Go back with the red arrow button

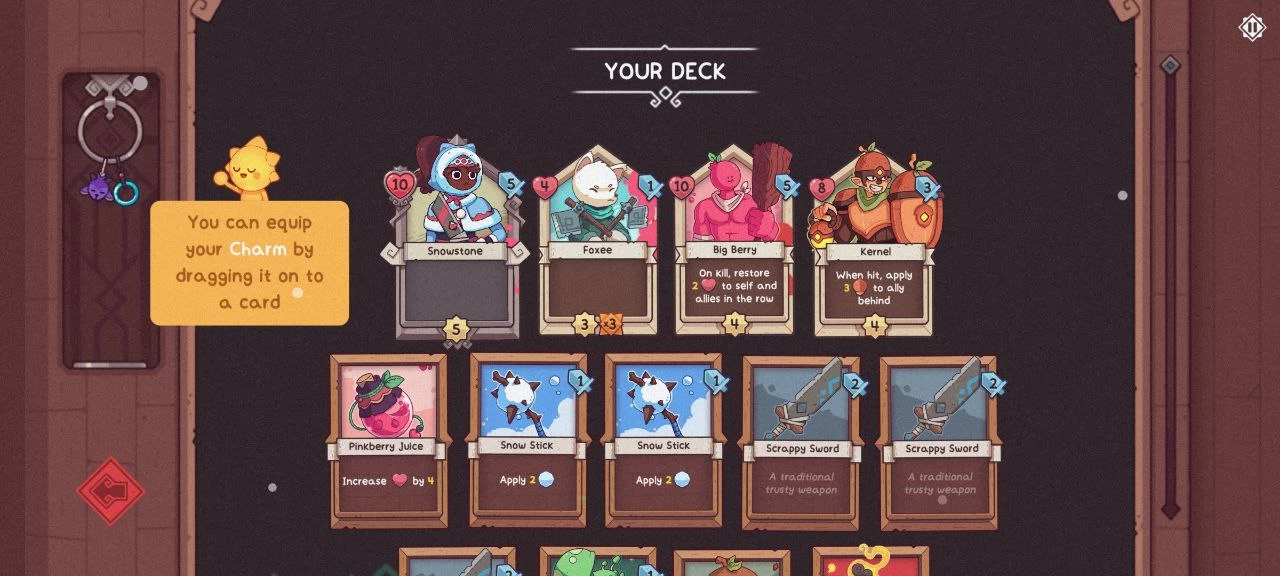[x=111, y=491]
